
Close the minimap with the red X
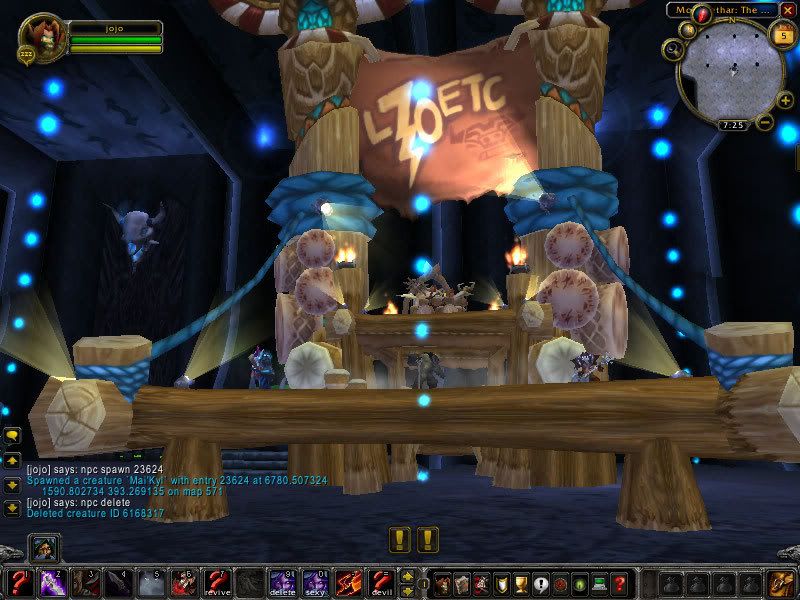(787, 10)
